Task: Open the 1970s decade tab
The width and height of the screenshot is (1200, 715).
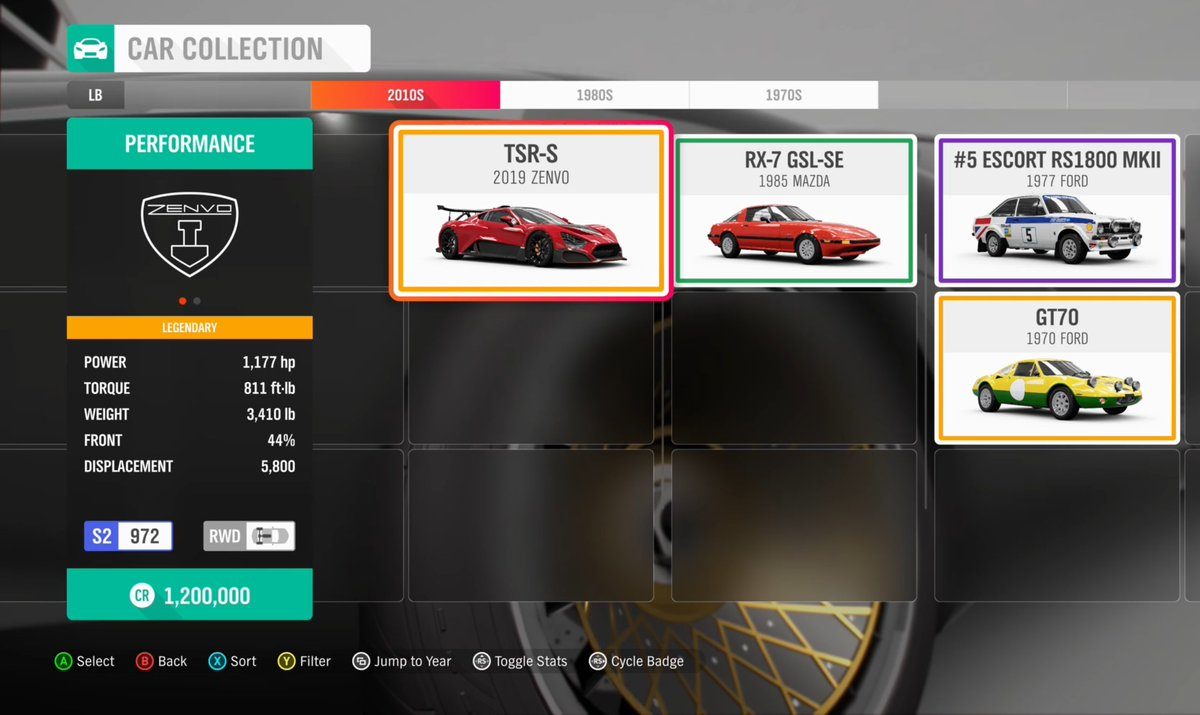Action: pos(783,95)
